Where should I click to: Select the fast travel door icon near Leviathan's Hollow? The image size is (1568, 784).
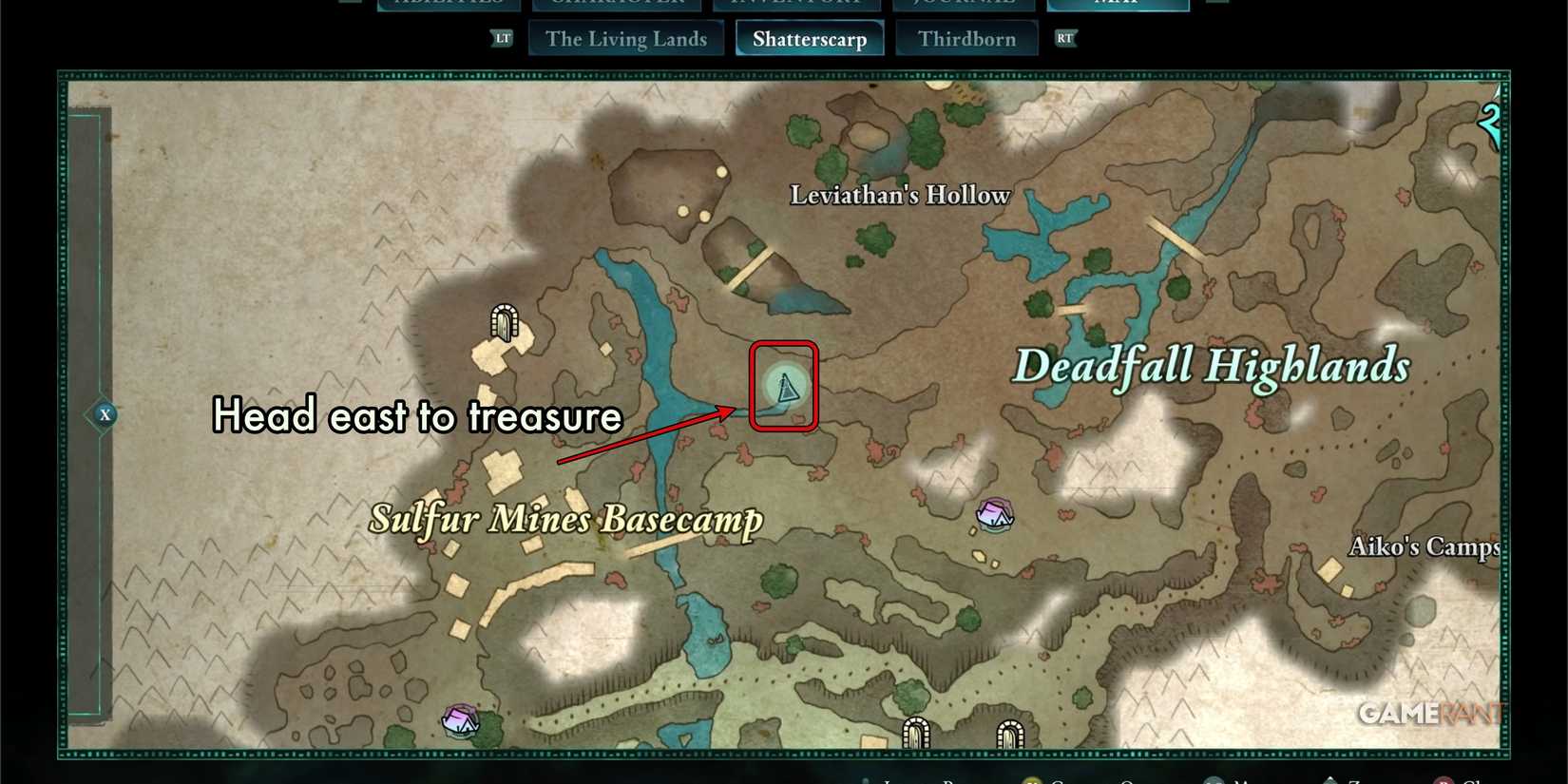click(503, 323)
